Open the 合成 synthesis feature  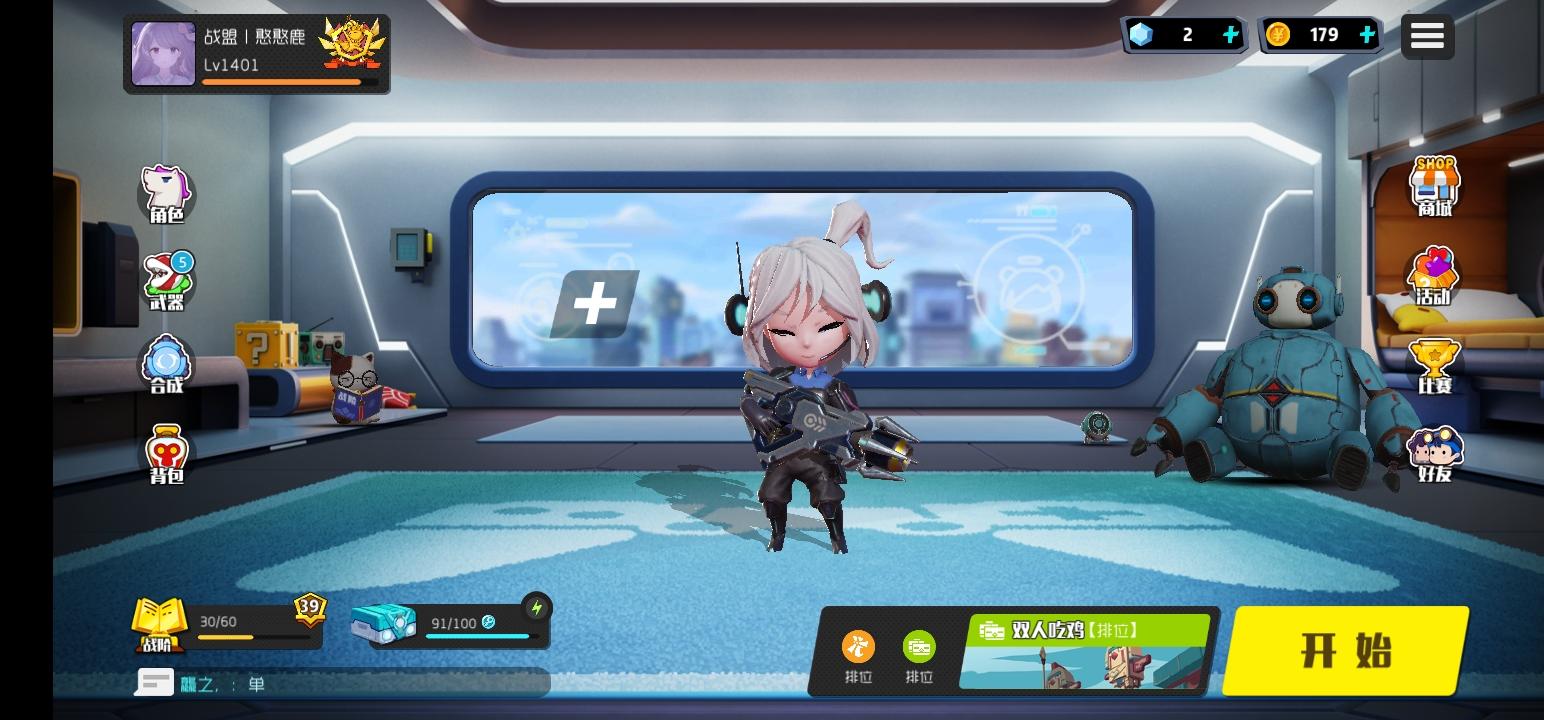click(x=166, y=362)
